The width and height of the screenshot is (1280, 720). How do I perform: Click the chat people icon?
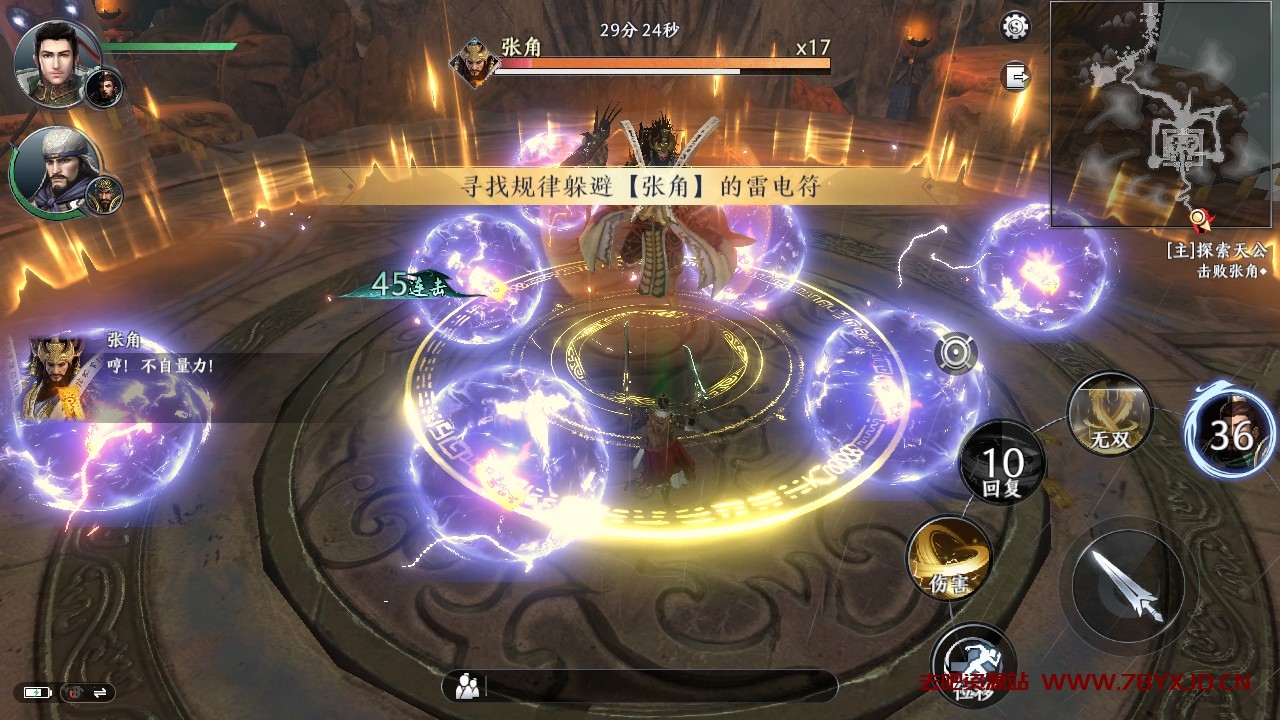467,686
